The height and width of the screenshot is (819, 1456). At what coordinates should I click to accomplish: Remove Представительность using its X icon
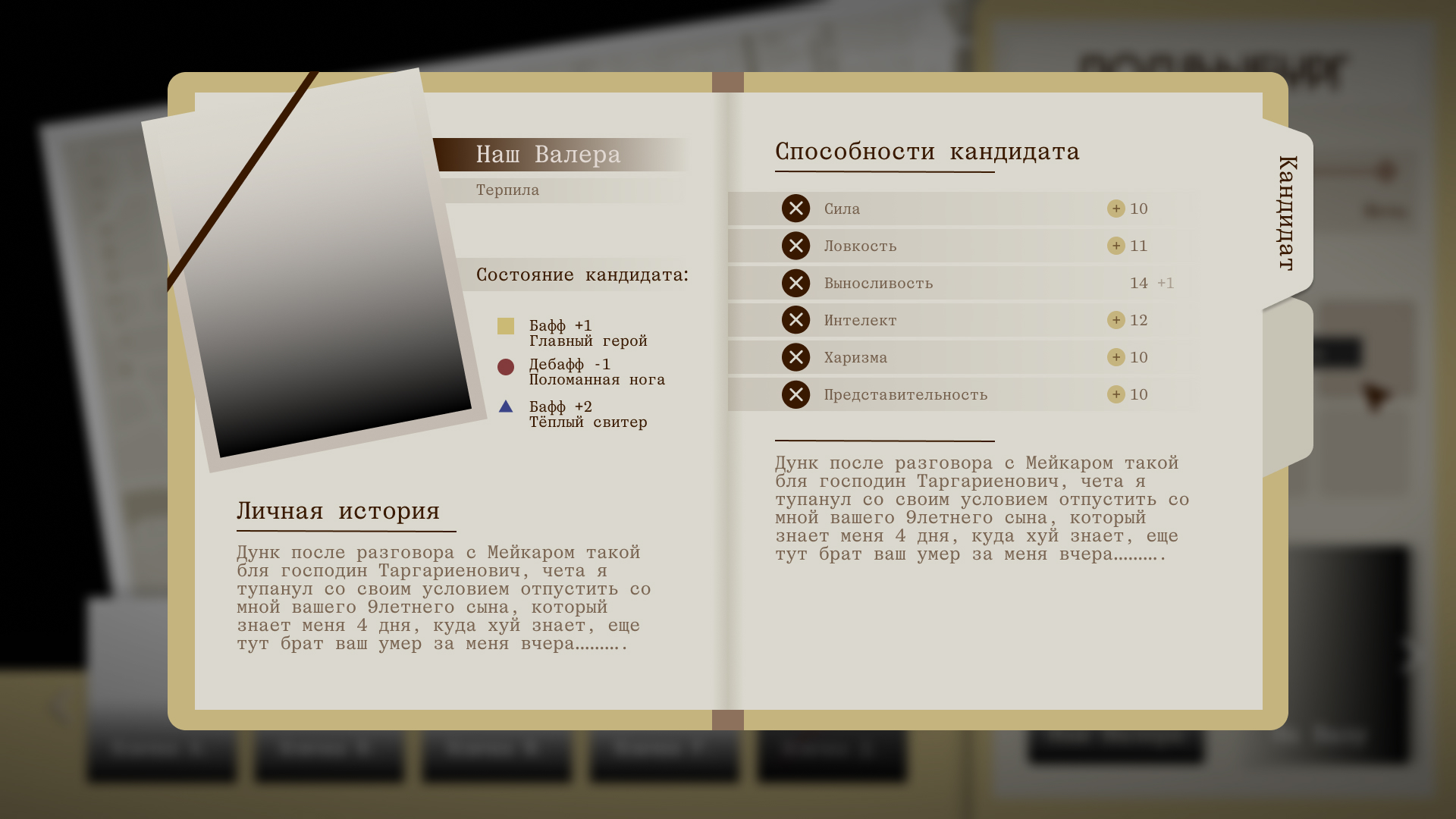tap(795, 394)
